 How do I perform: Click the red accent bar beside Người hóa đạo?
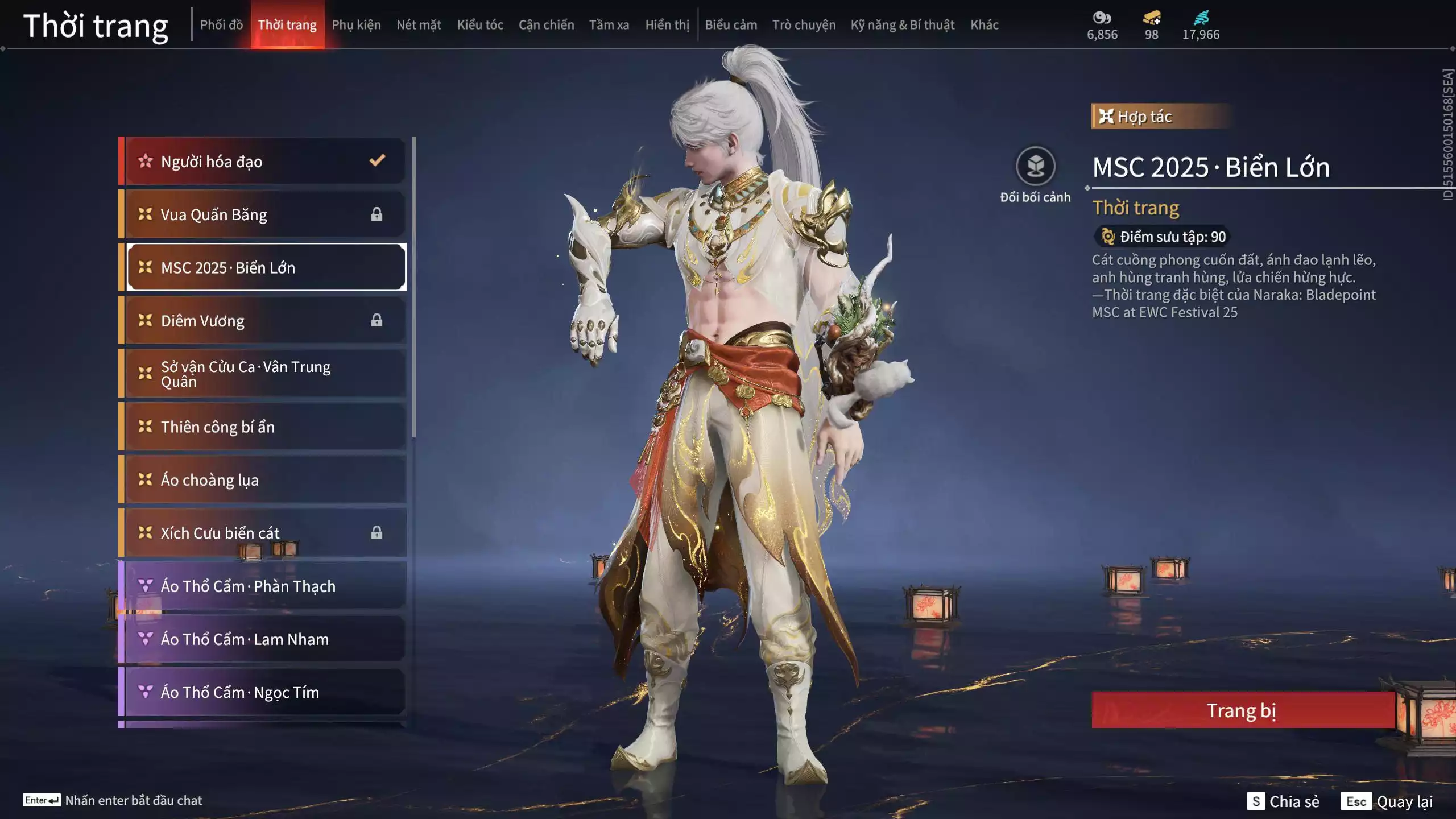point(121,161)
